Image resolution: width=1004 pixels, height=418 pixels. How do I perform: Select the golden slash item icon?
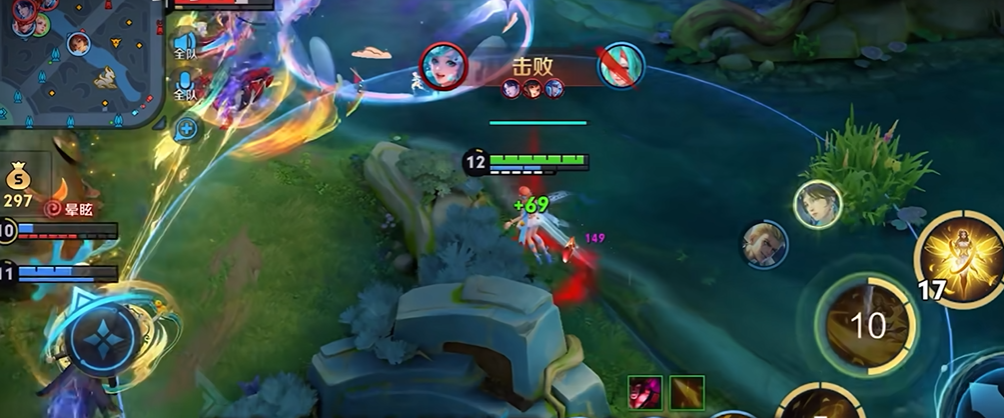click(687, 392)
